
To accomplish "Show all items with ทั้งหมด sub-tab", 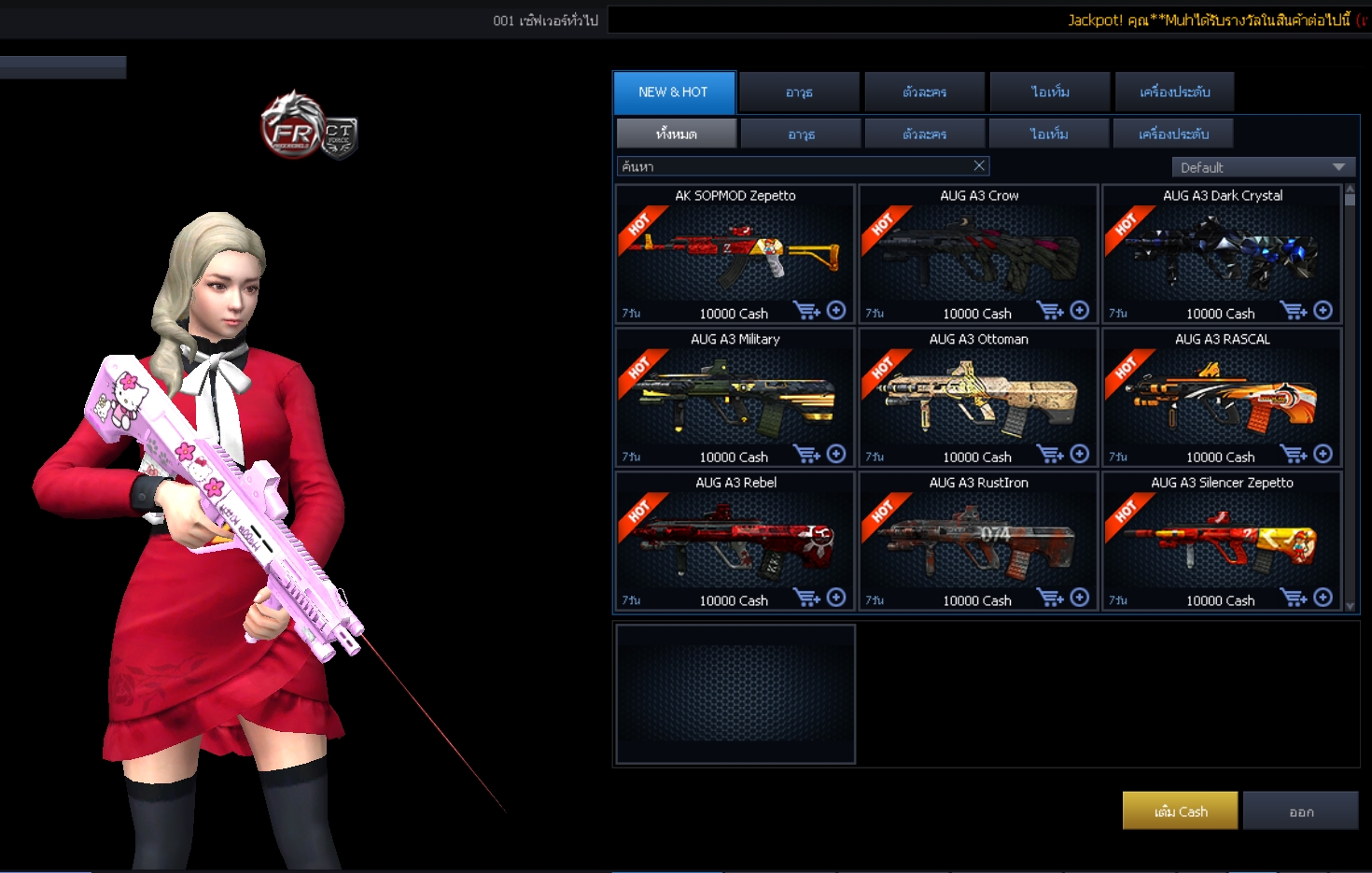I will point(677,134).
